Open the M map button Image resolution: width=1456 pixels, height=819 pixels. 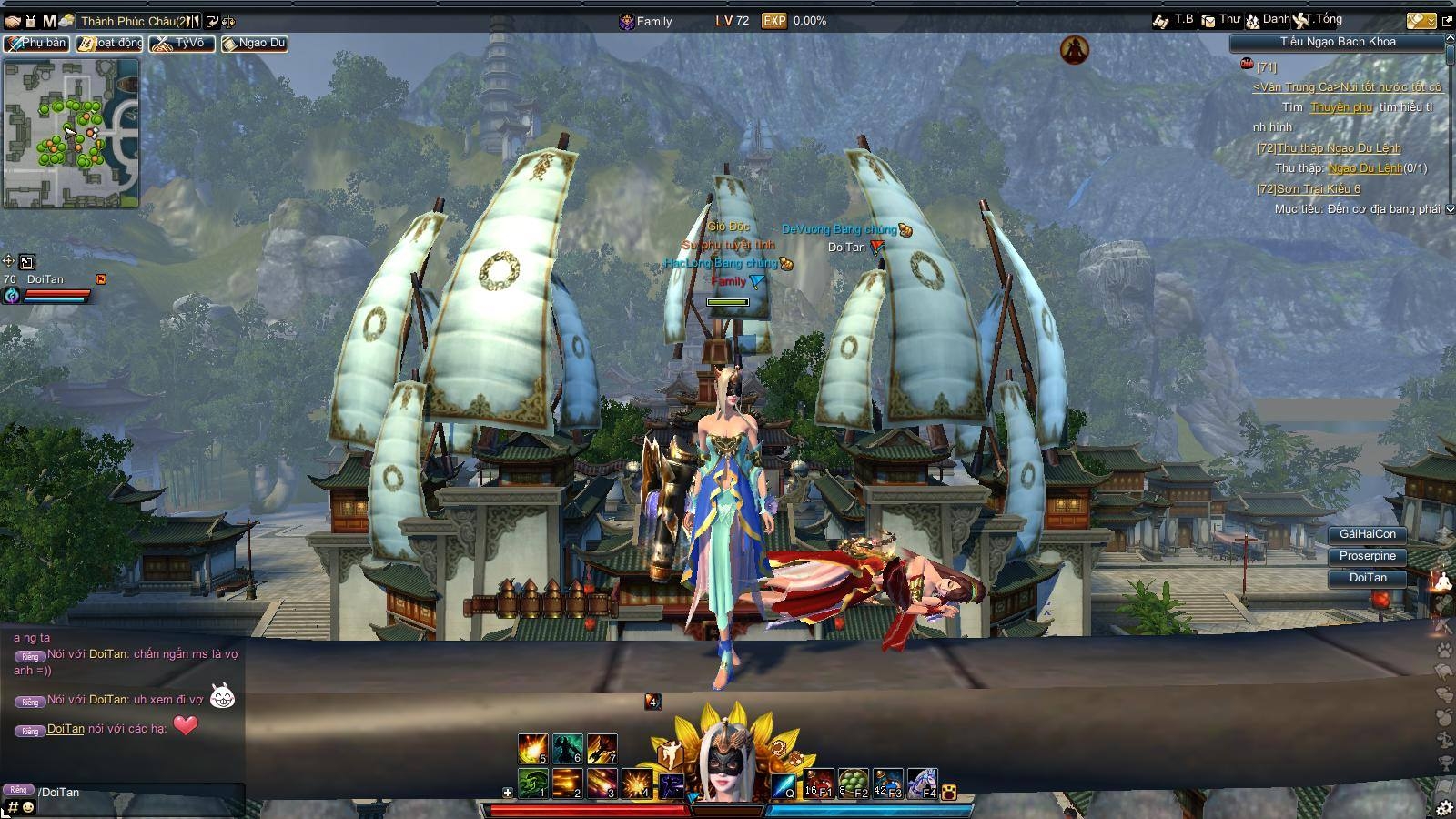pyautogui.click(x=49, y=20)
